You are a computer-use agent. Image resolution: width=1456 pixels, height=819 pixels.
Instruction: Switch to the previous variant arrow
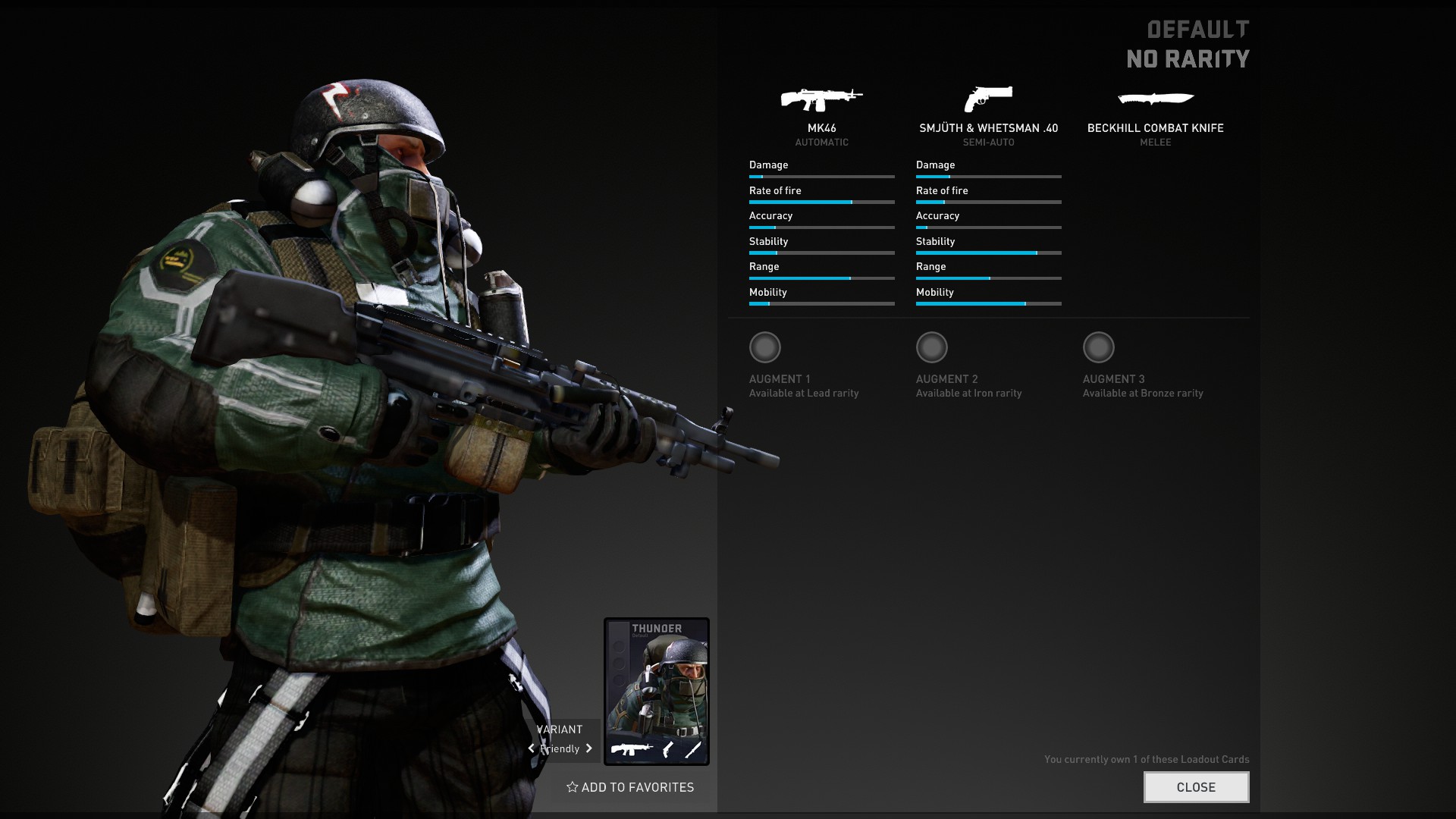[532, 748]
